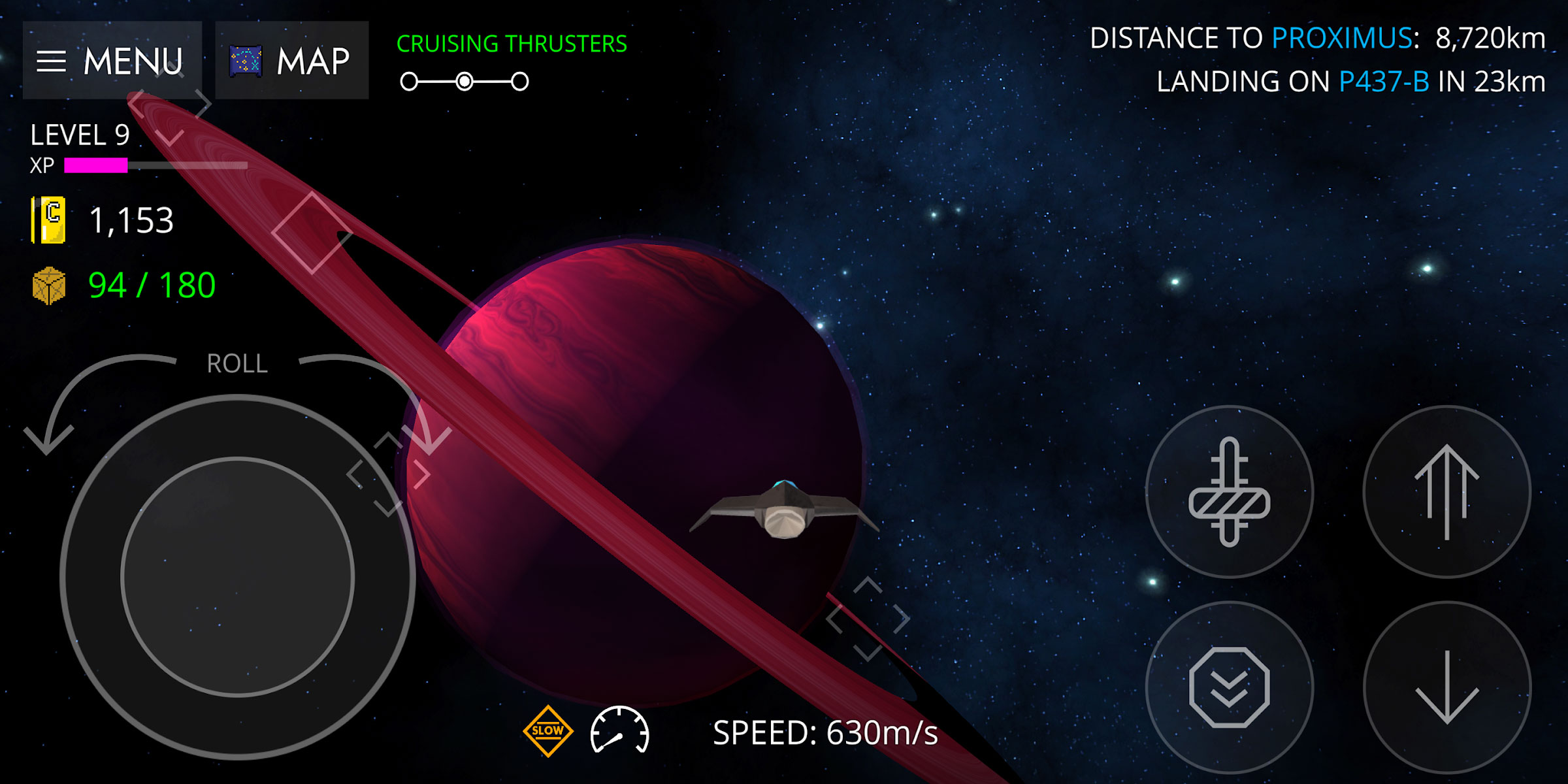Image resolution: width=1568 pixels, height=784 pixels.
Task: Open the MENU button
Action: tap(112, 61)
